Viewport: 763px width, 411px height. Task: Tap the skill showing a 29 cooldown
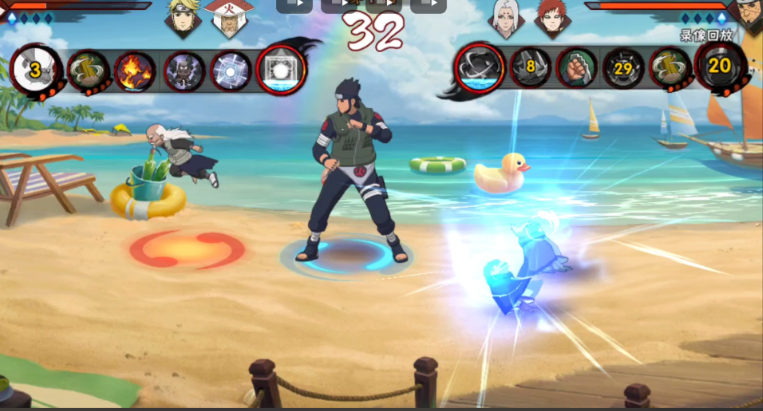(x=624, y=69)
